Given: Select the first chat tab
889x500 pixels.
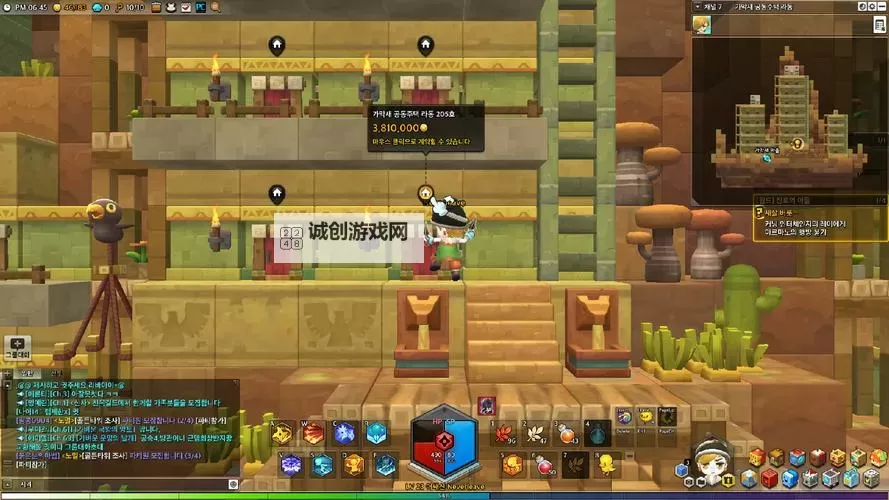Looking at the screenshot, I should pyautogui.click(x=27, y=374).
